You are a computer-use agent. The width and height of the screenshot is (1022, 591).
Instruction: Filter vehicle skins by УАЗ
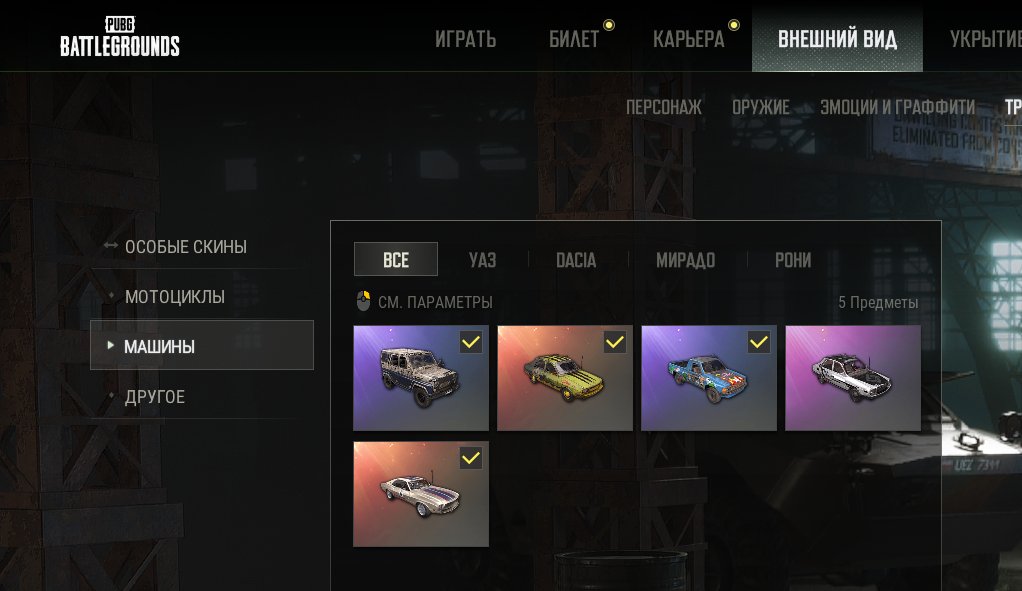click(x=482, y=260)
